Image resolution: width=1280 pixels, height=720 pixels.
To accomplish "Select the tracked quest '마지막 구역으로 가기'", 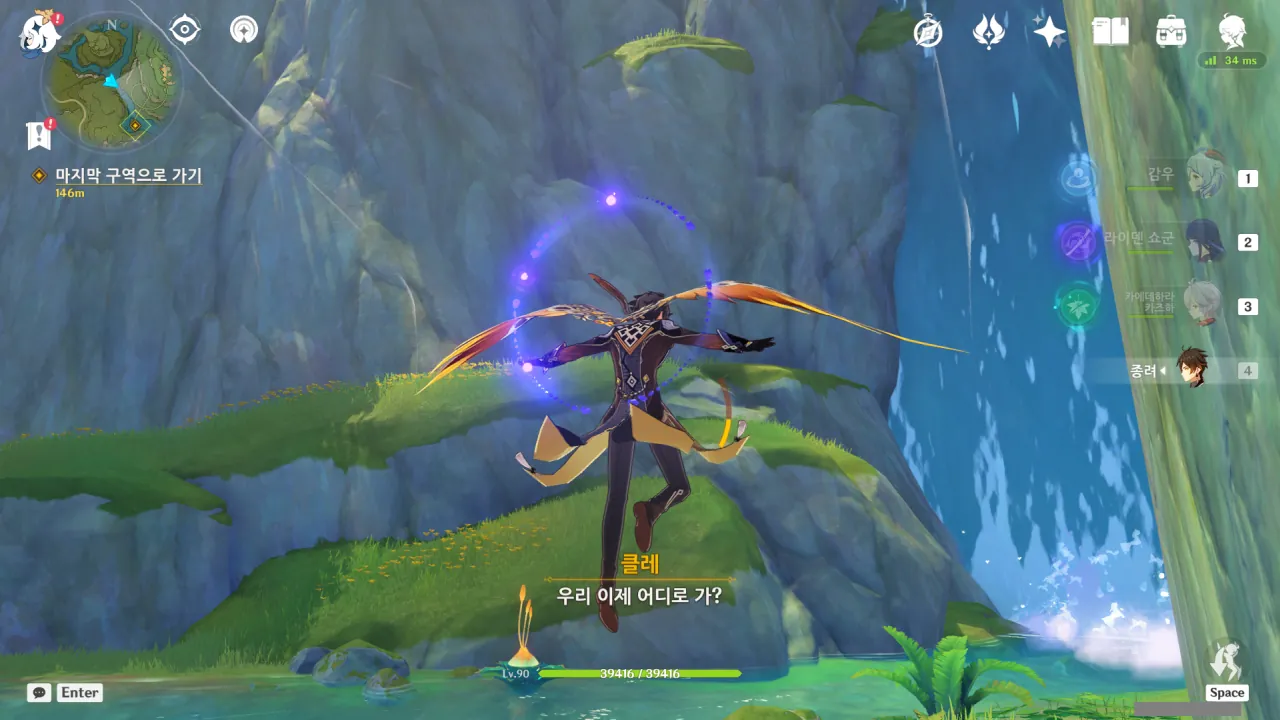I will click(127, 176).
